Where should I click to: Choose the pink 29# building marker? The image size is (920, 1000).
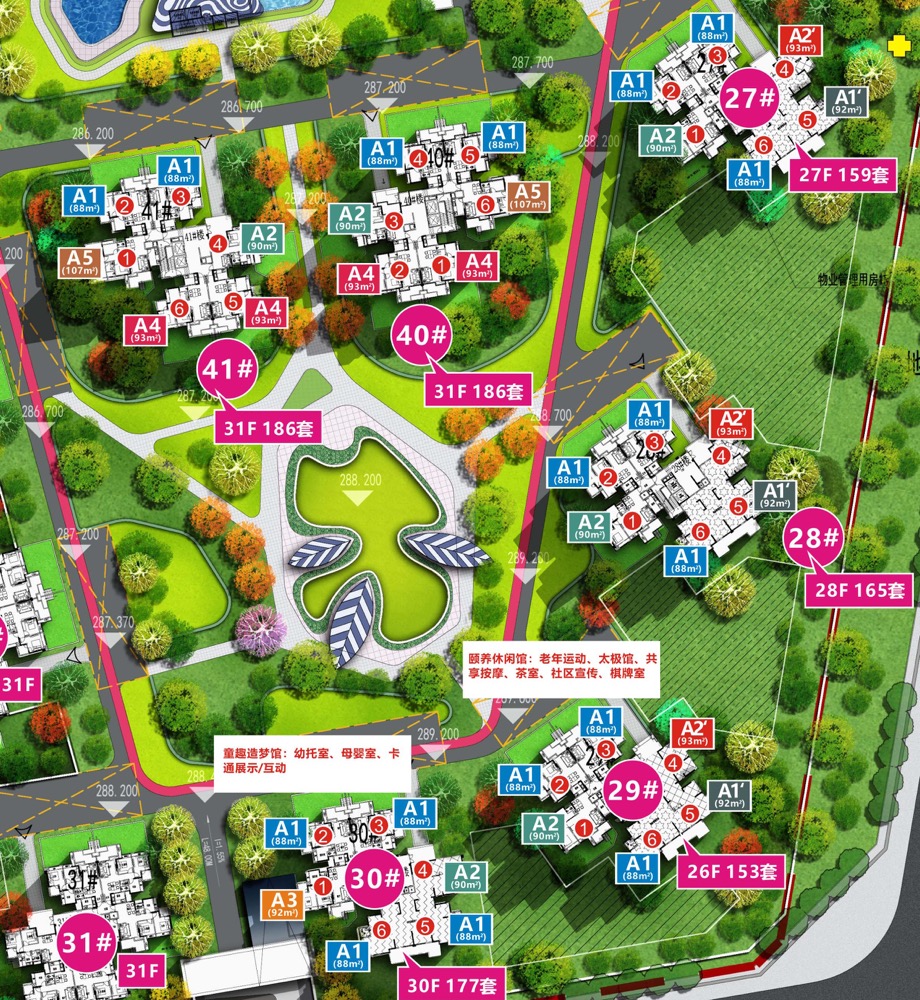(635, 791)
